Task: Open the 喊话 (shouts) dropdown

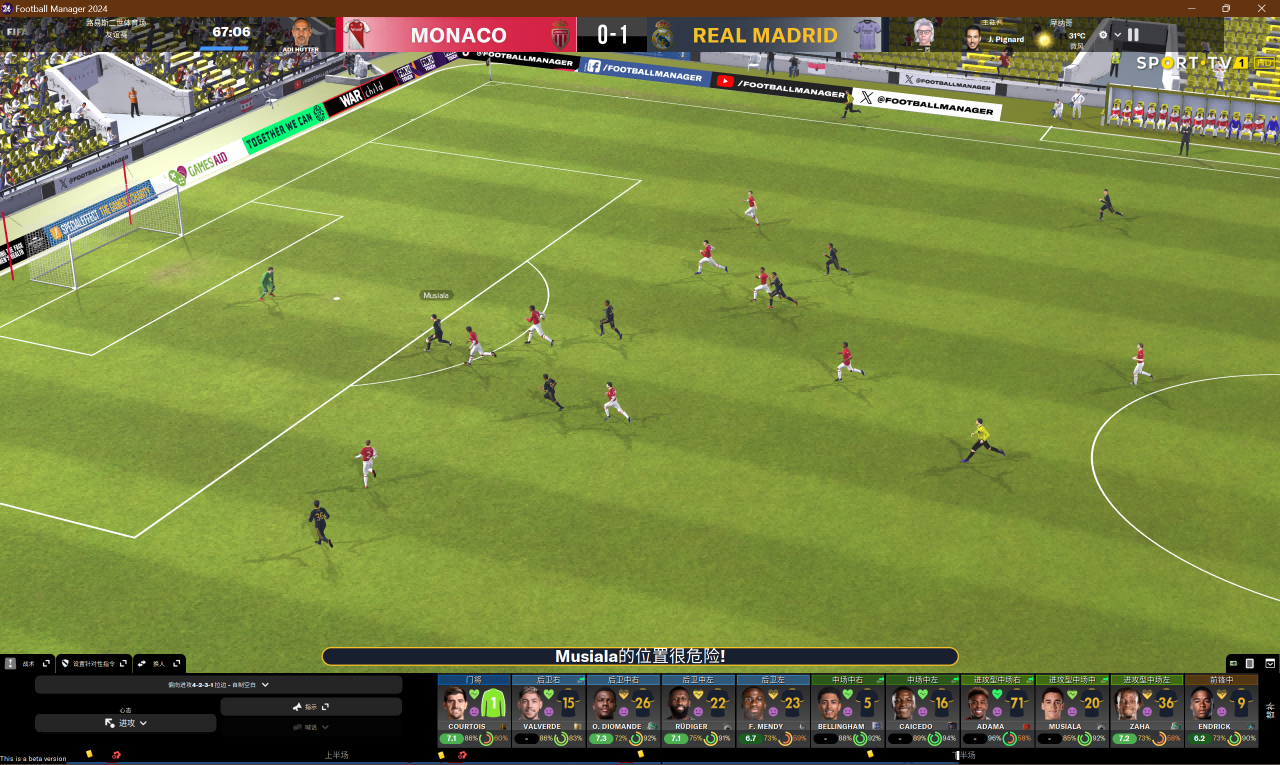Action: click(310, 727)
